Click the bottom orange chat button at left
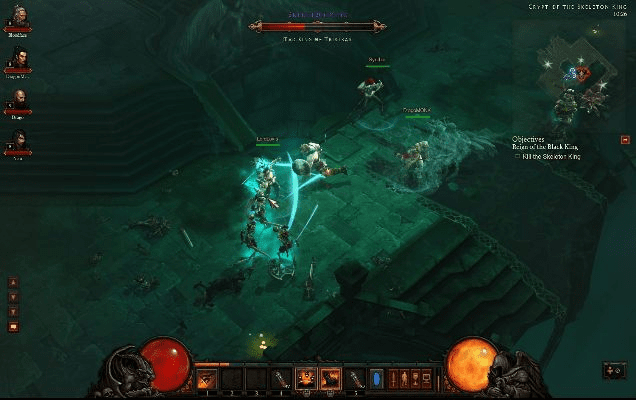 [13, 326]
